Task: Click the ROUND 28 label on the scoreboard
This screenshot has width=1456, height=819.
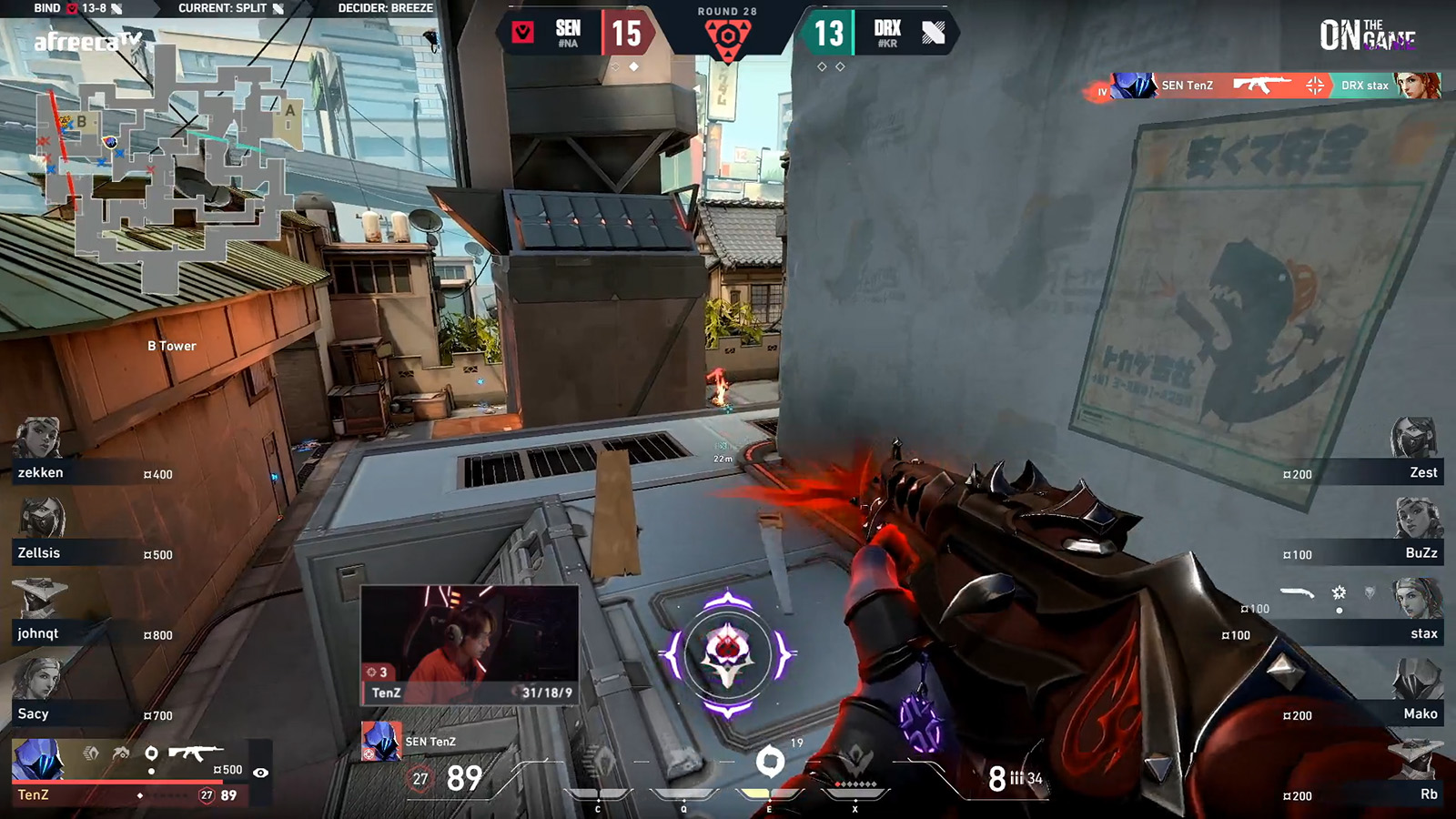Action: click(x=728, y=12)
